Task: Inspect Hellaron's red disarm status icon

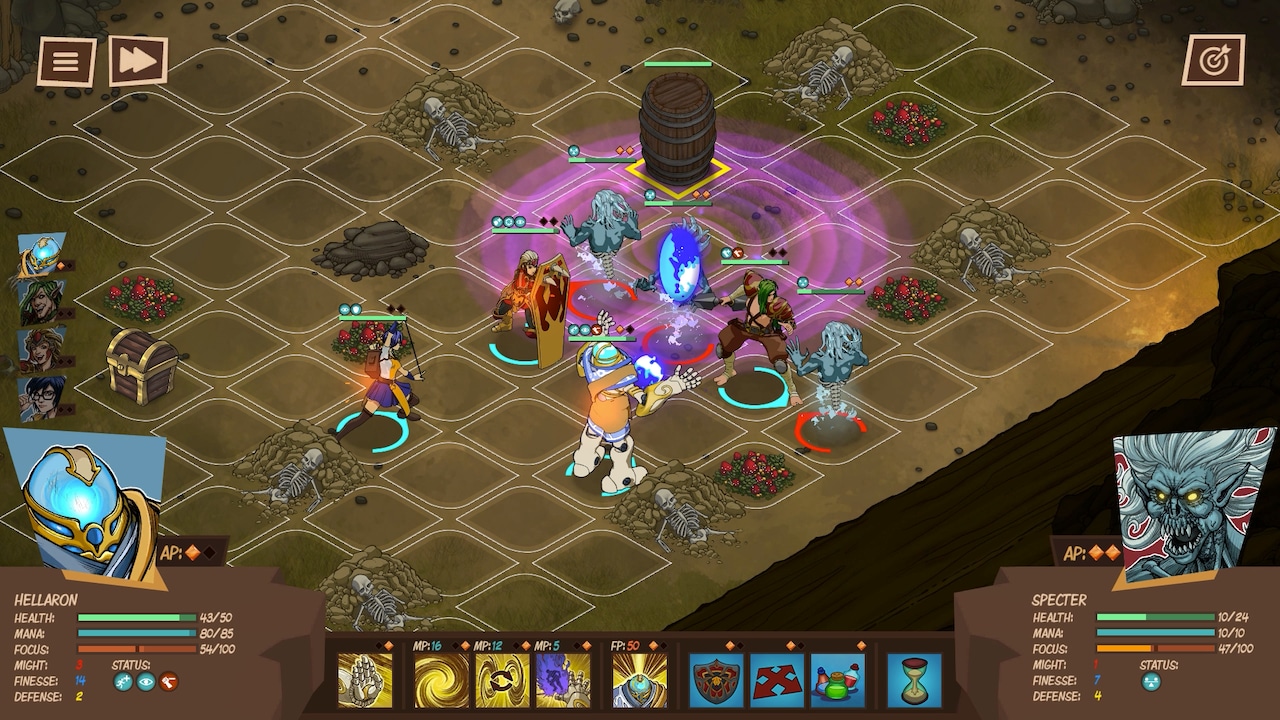Action: click(168, 682)
